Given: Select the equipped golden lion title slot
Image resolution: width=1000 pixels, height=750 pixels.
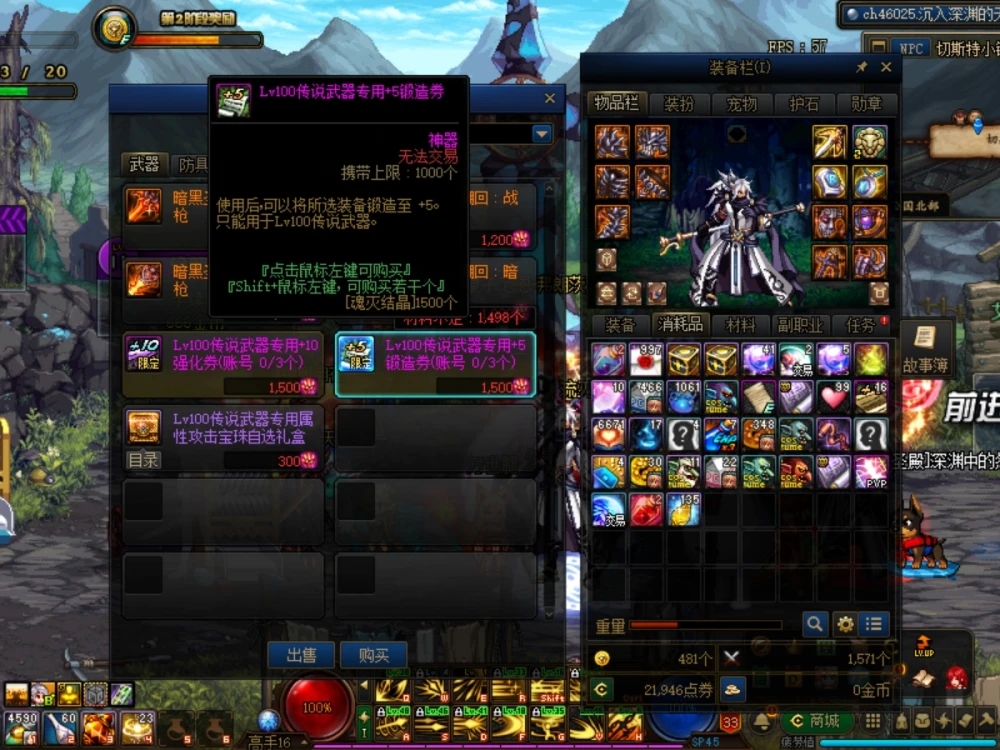Looking at the screenshot, I should pos(870,142).
